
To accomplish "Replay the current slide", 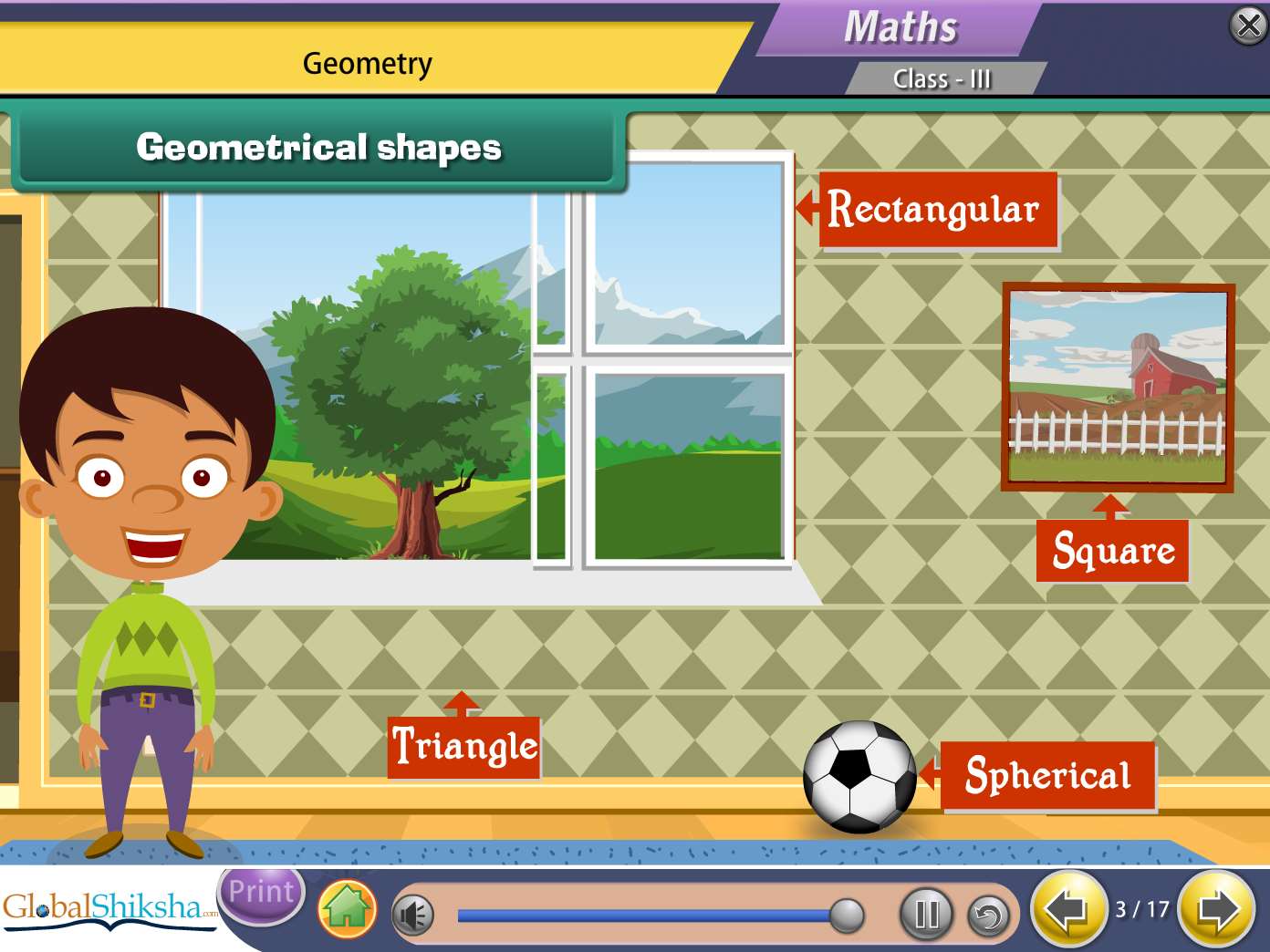I will coord(988,915).
